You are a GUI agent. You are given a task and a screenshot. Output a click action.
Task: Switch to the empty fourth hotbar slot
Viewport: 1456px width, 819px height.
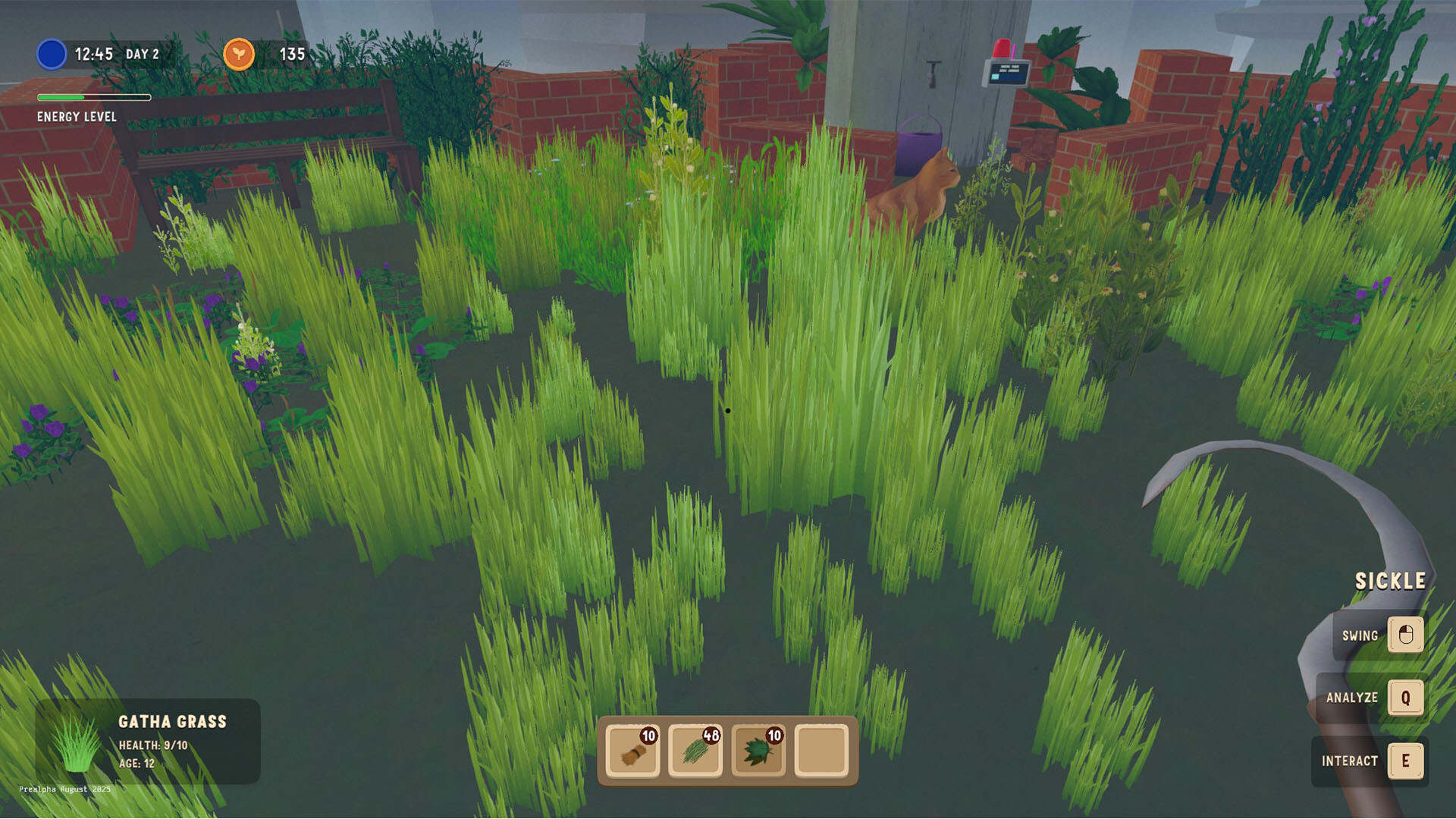pos(820,751)
